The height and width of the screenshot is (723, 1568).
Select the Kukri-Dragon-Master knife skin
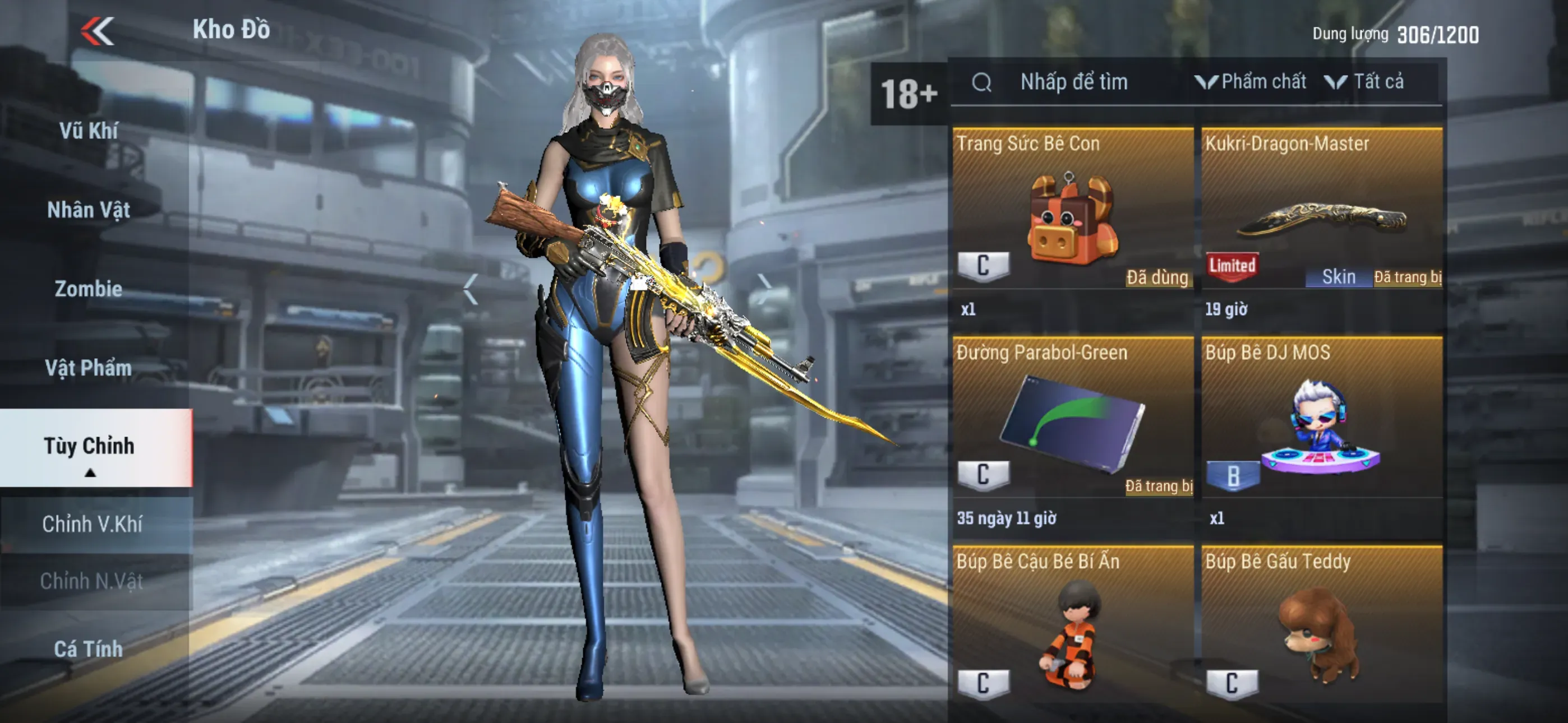pos(1322,219)
